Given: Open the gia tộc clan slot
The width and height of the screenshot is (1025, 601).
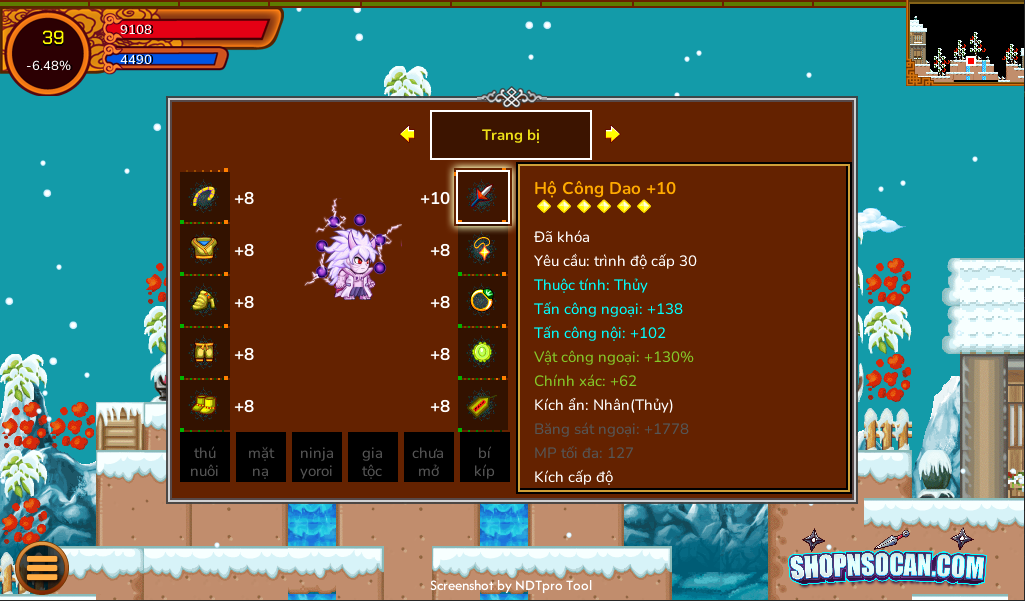Looking at the screenshot, I should 373,458.
